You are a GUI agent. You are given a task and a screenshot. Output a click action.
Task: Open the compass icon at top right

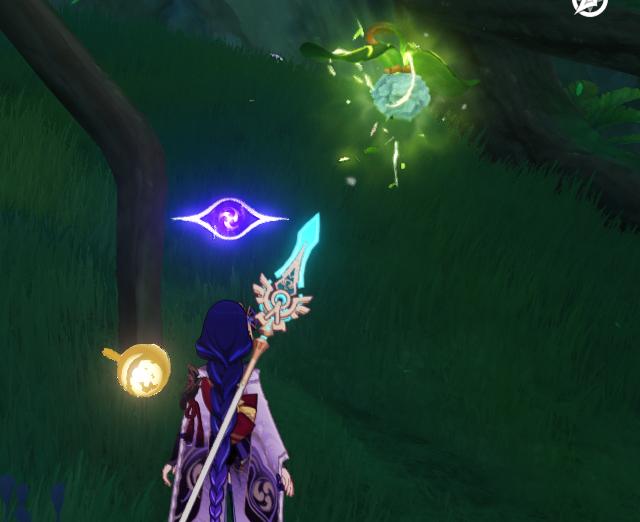pyautogui.click(x=590, y=5)
